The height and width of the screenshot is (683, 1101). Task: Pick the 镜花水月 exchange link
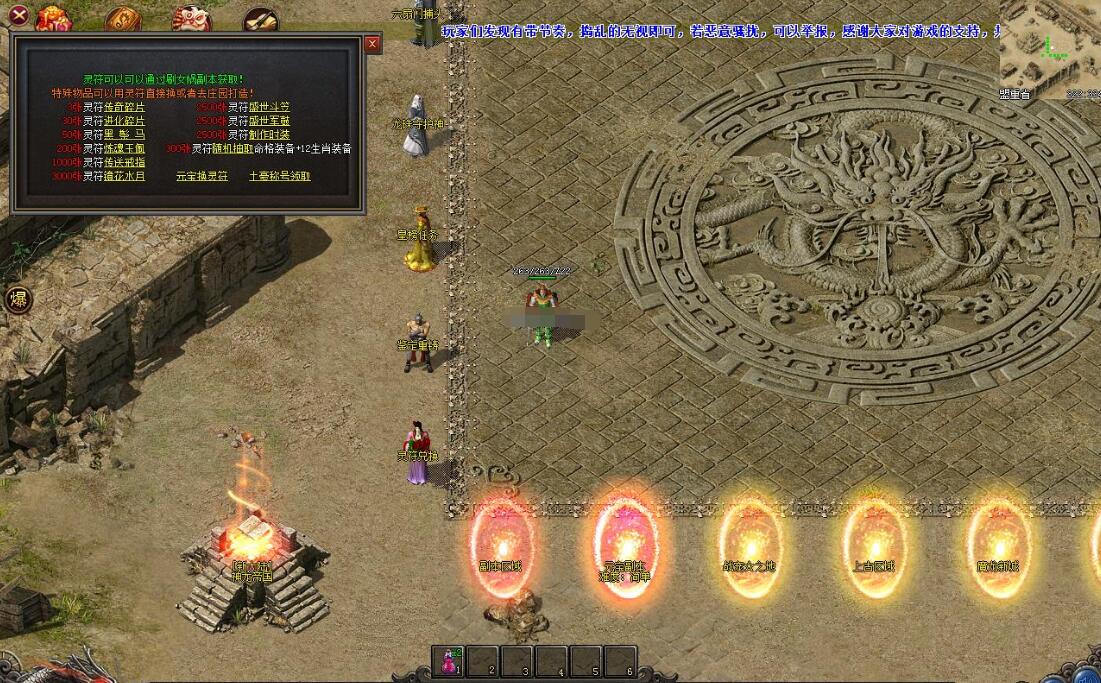pyautogui.click(x=124, y=176)
